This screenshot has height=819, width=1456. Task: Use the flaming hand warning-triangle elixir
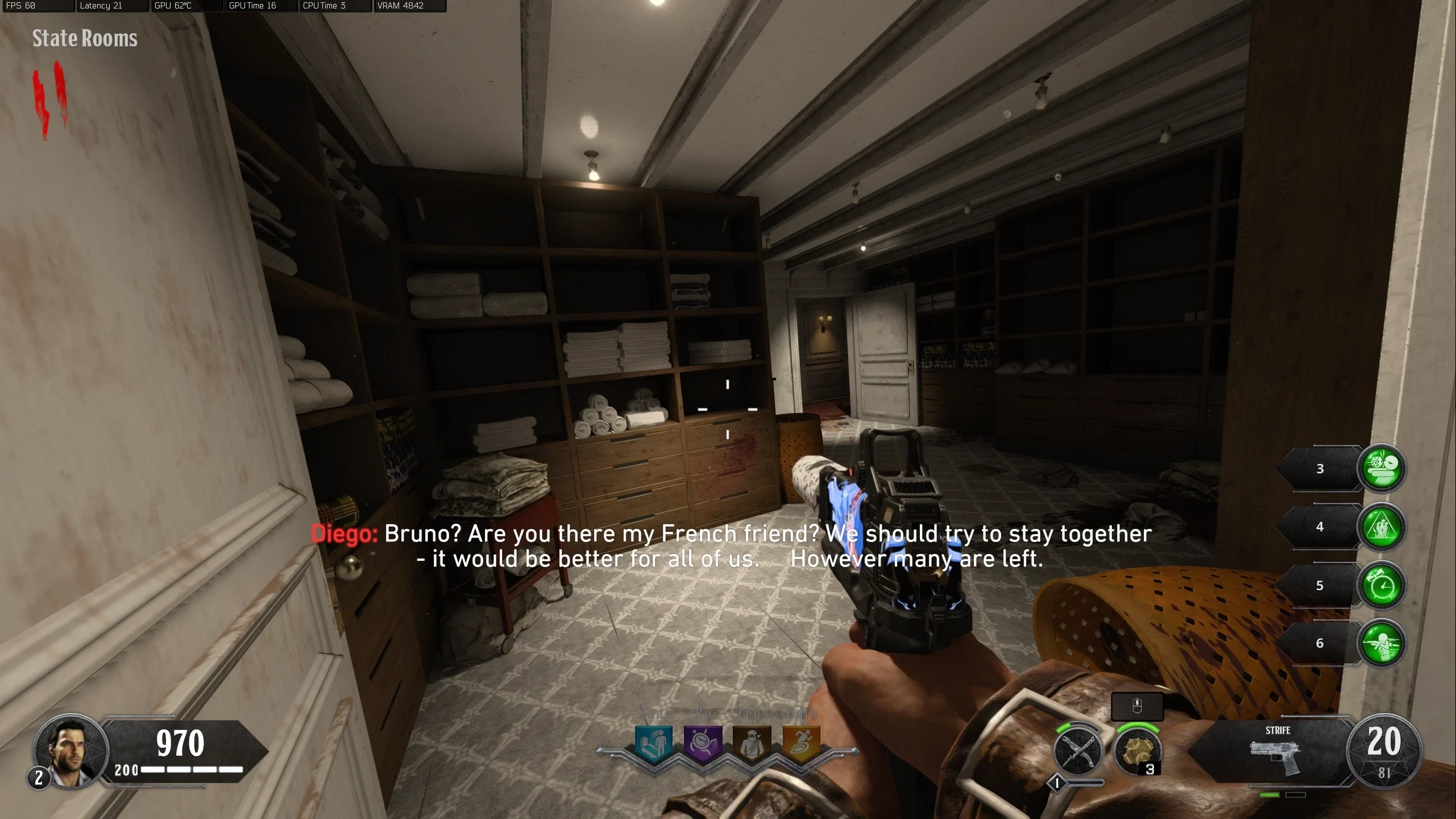[x=1382, y=527]
